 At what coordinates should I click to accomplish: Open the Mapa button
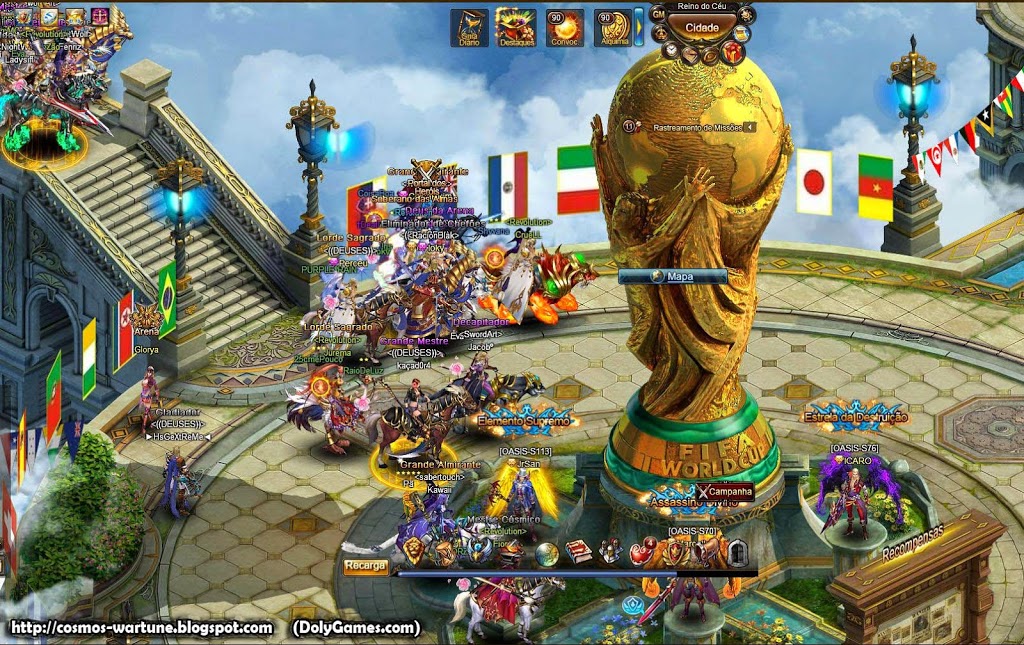pos(672,276)
